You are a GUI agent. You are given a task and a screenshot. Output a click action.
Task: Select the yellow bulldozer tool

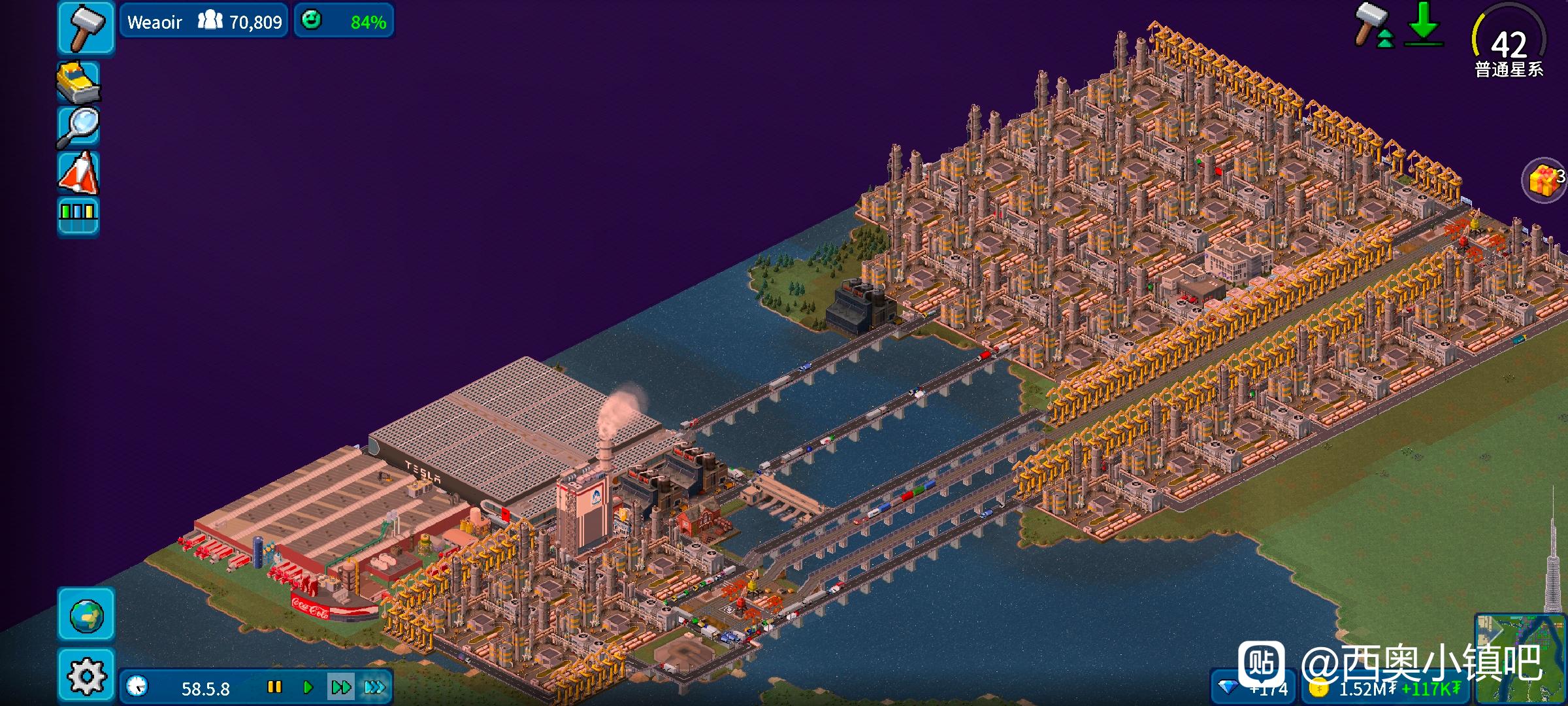(78, 83)
